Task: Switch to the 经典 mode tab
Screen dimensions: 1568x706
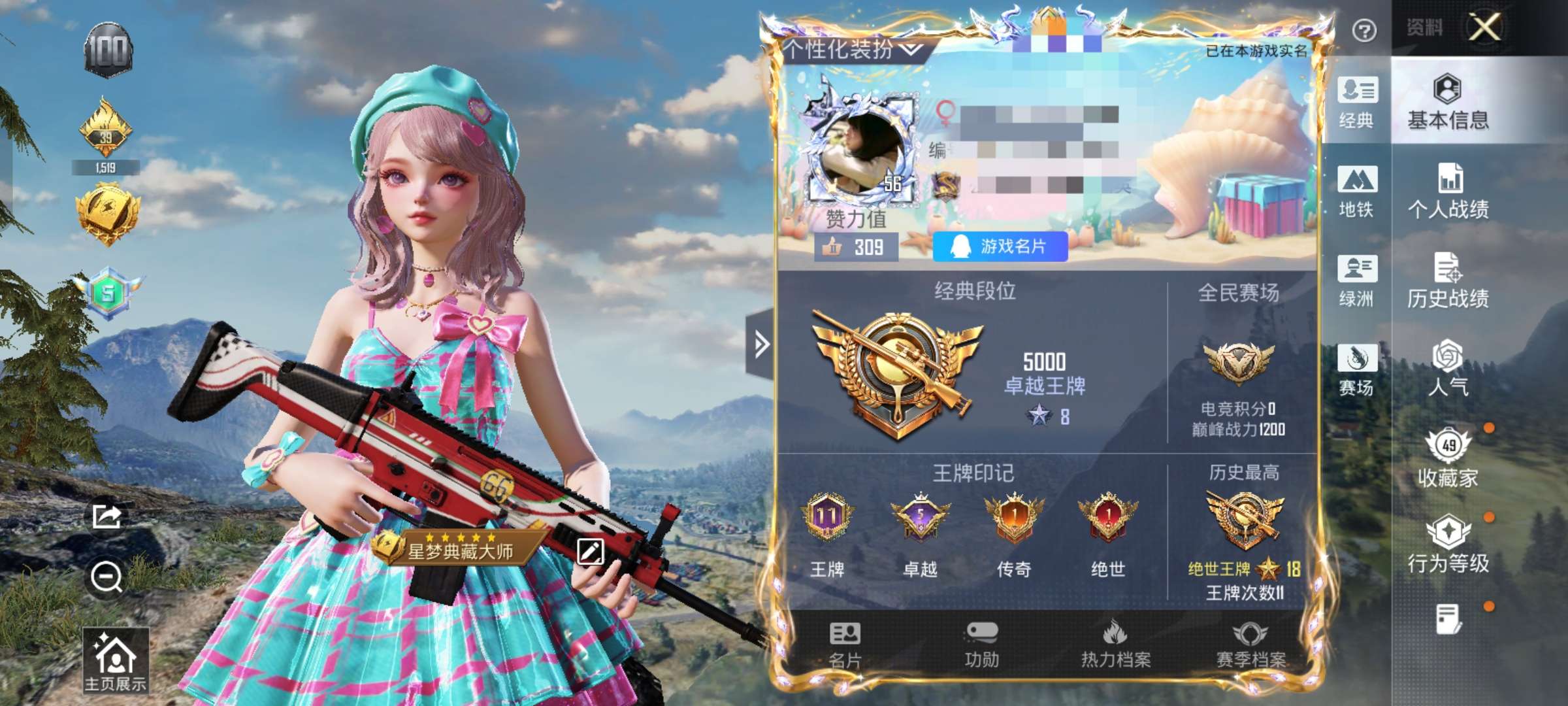Action: tap(1357, 102)
